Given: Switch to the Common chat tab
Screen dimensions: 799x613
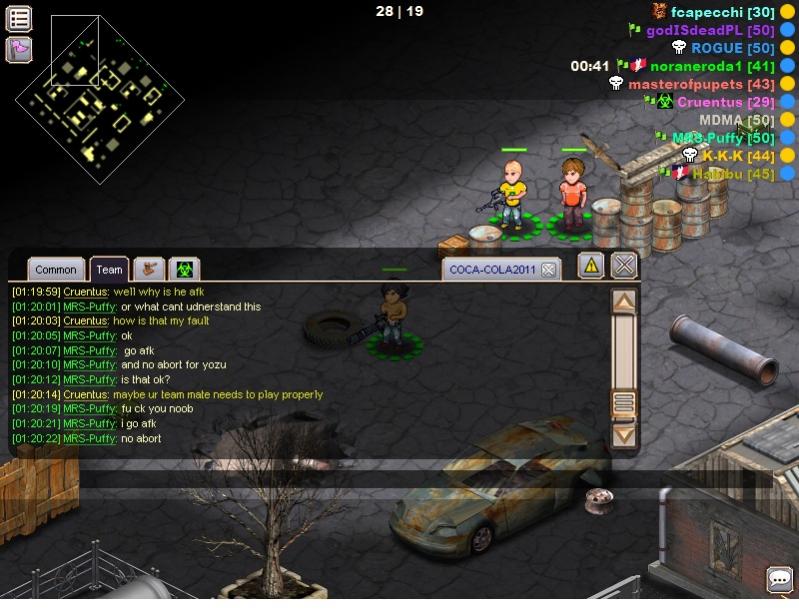Looking at the screenshot, I should coord(55,269).
